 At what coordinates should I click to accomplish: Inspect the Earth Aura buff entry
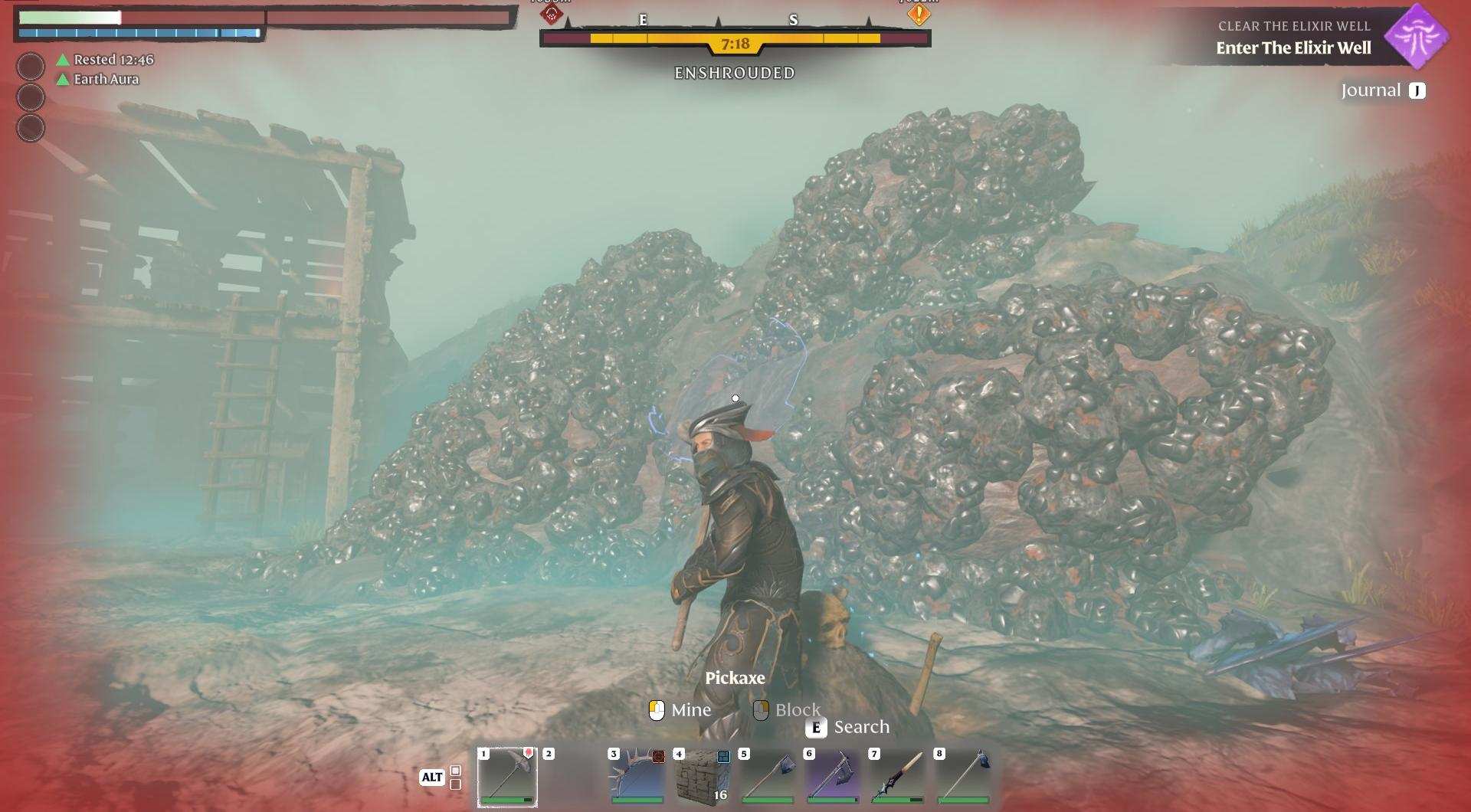point(99,79)
